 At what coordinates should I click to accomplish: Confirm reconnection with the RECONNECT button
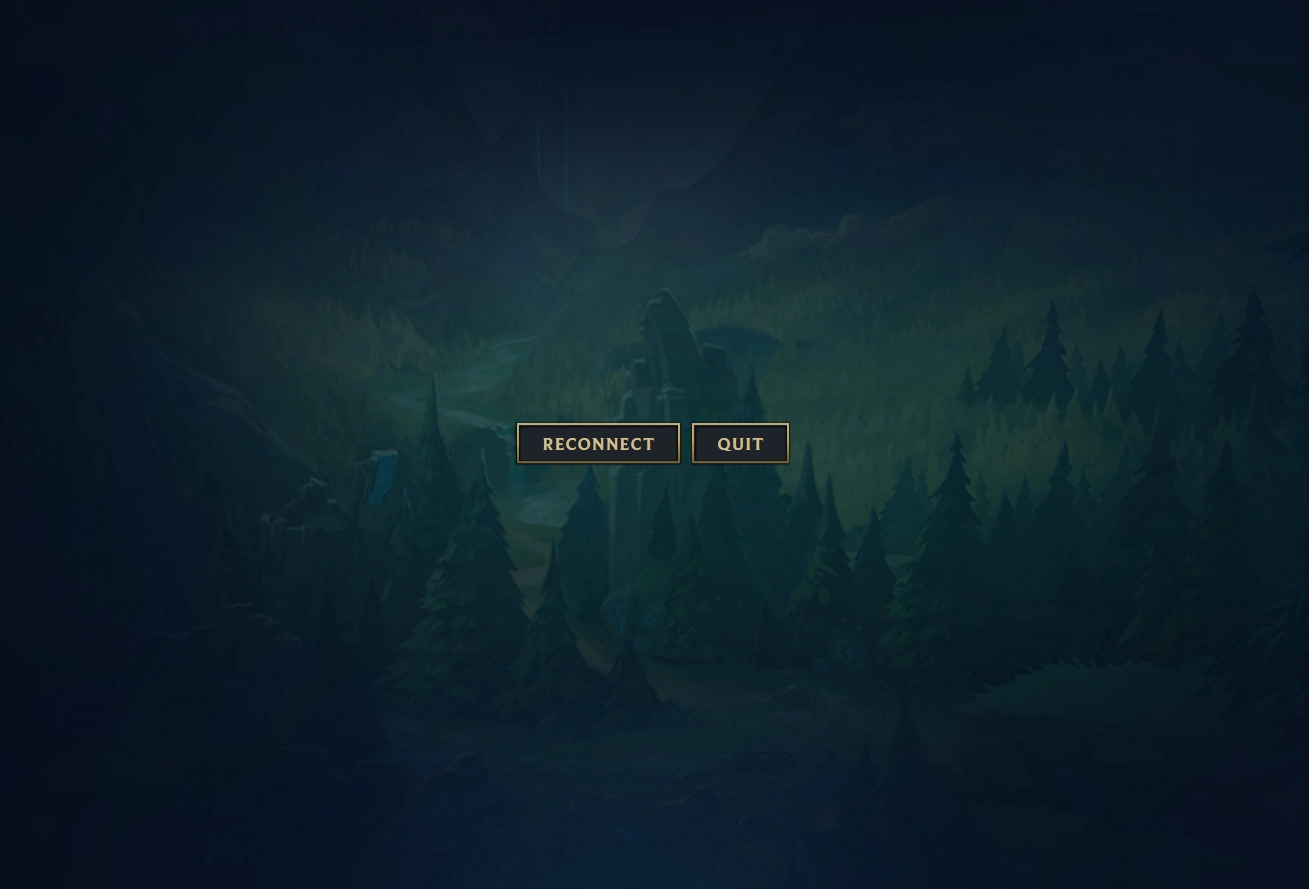tap(598, 443)
